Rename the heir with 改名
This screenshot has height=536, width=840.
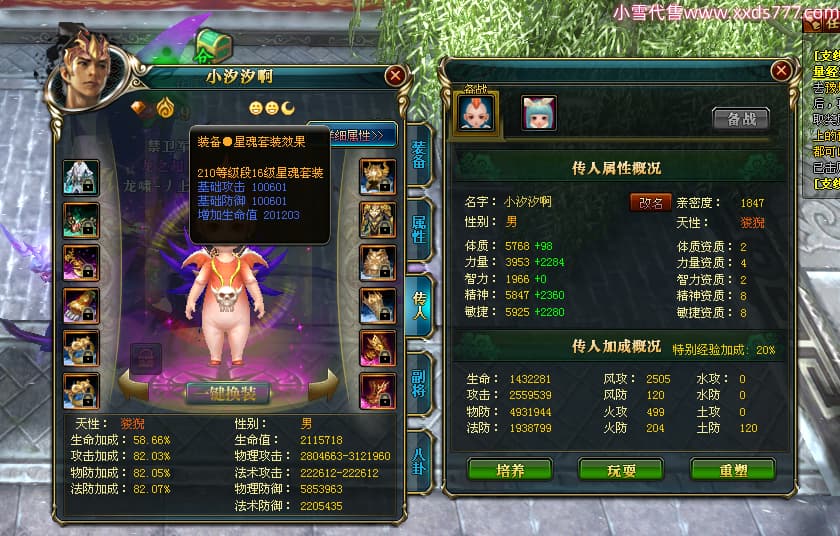coord(650,201)
